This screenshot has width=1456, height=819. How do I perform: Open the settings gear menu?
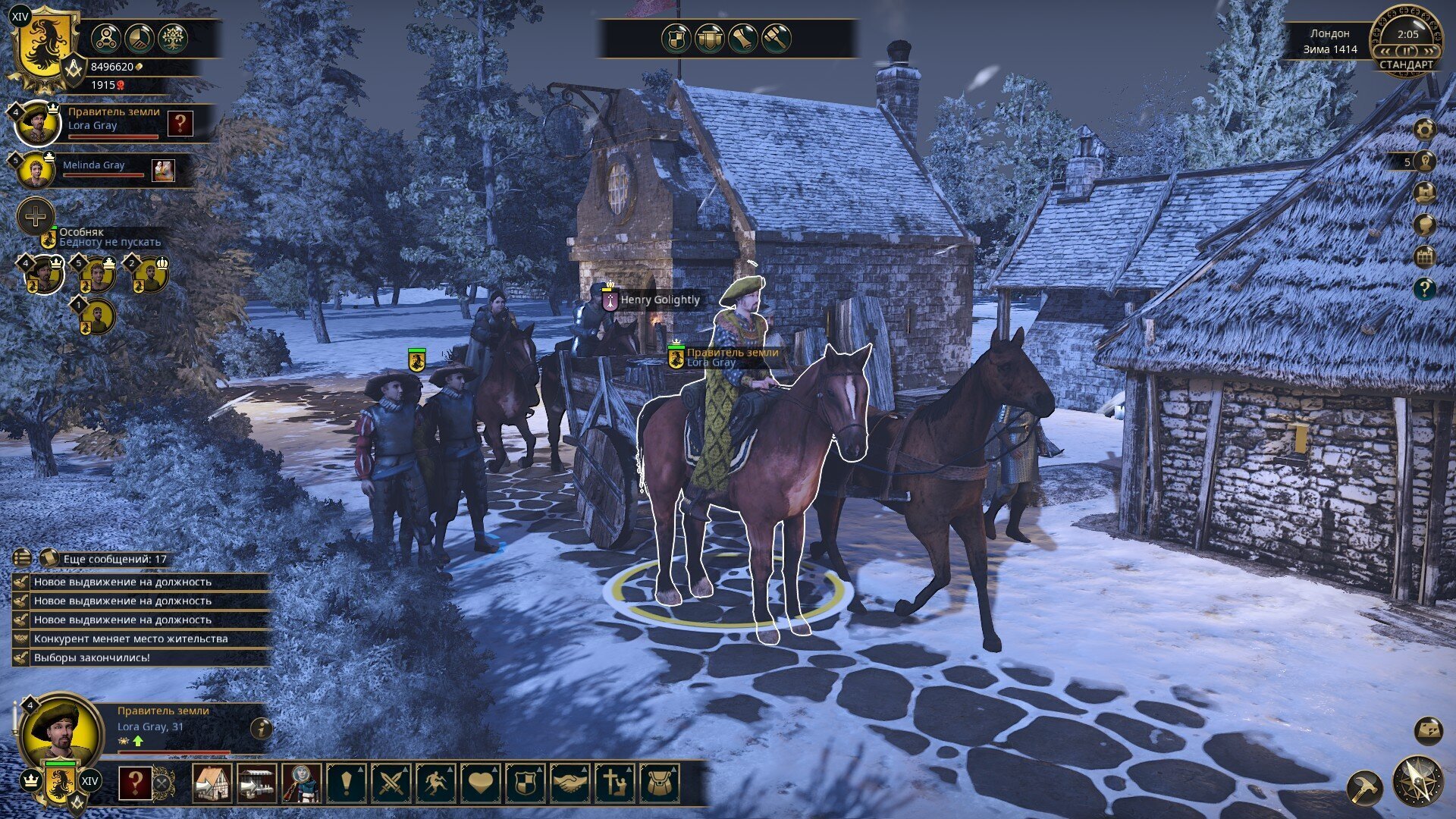click(x=1425, y=130)
